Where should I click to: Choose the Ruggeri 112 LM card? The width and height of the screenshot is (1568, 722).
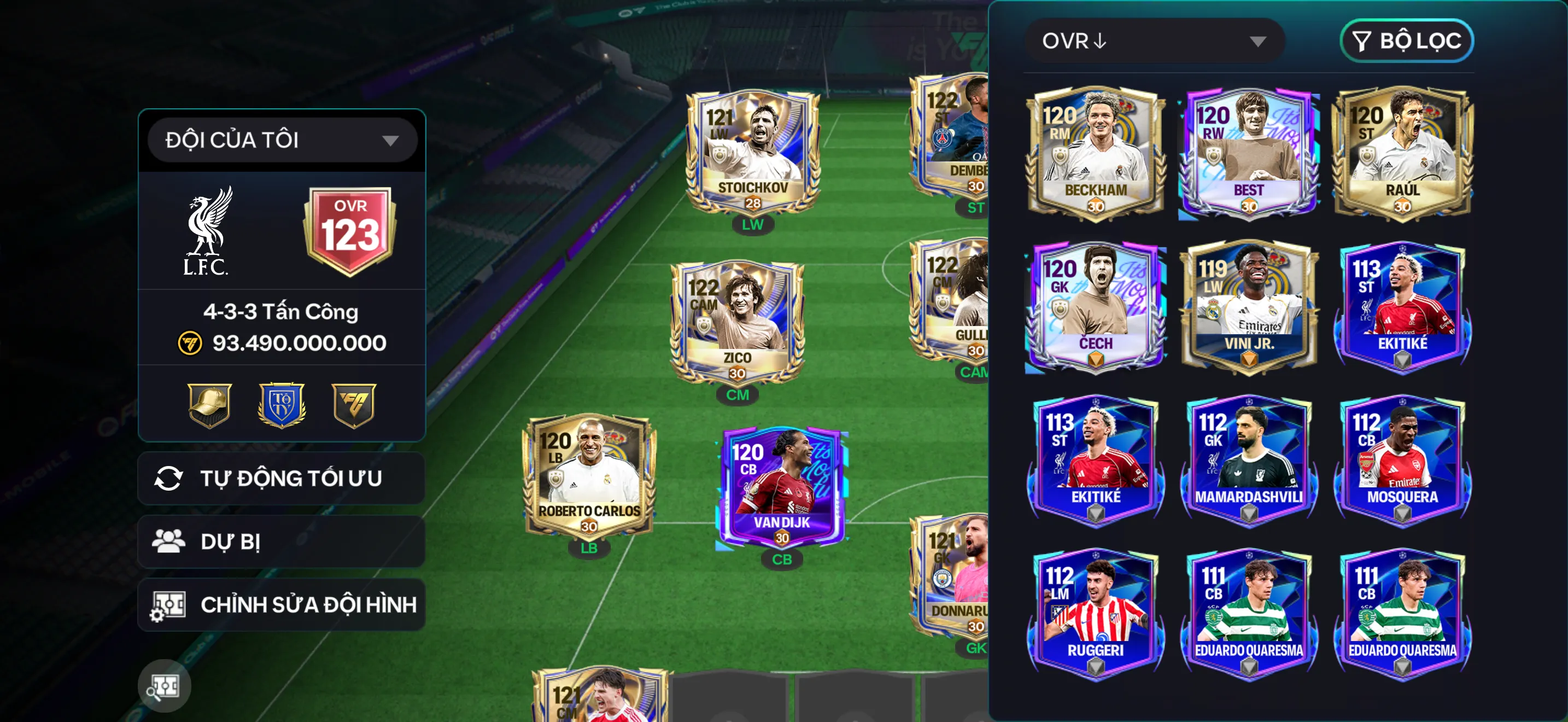[1096, 614]
